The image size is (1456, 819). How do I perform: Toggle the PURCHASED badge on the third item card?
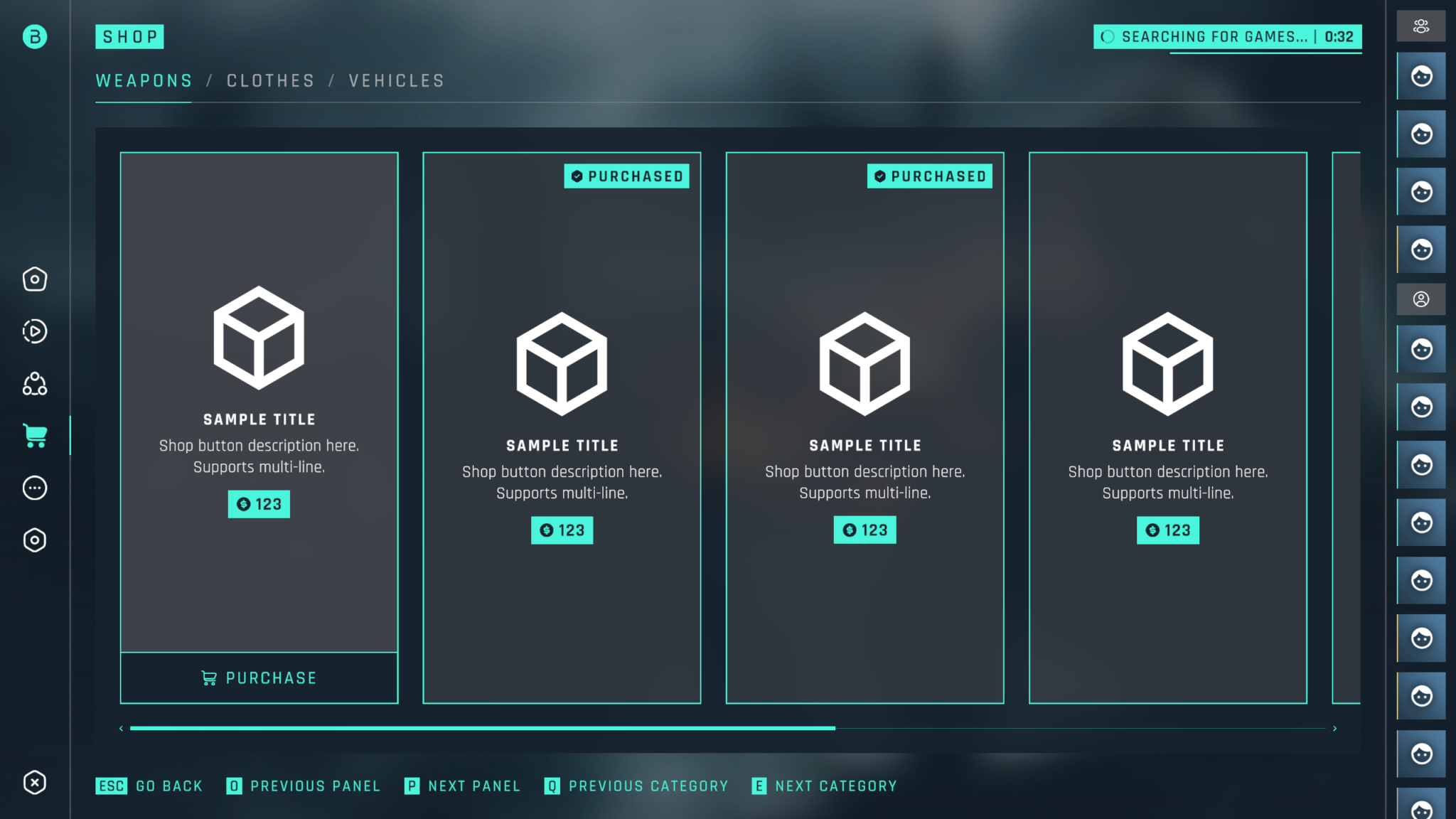(930, 176)
